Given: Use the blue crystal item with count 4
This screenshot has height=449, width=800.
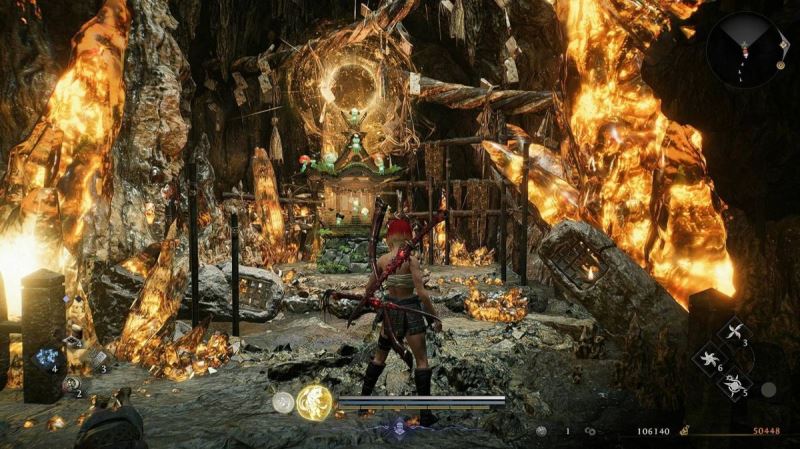Looking at the screenshot, I should click(x=46, y=358).
